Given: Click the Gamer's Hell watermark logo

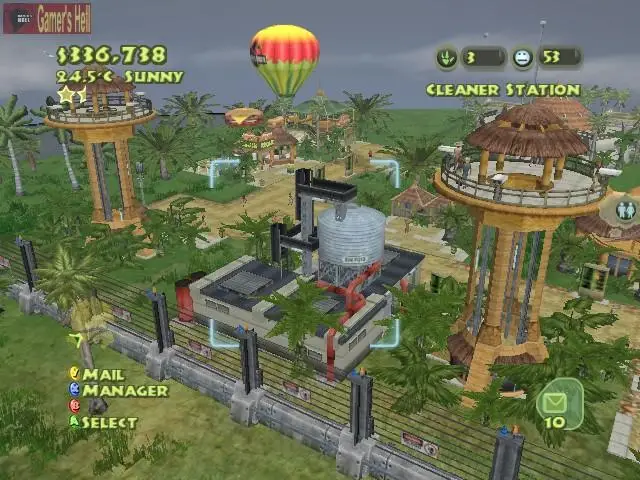Looking at the screenshot, I should 47,19.
